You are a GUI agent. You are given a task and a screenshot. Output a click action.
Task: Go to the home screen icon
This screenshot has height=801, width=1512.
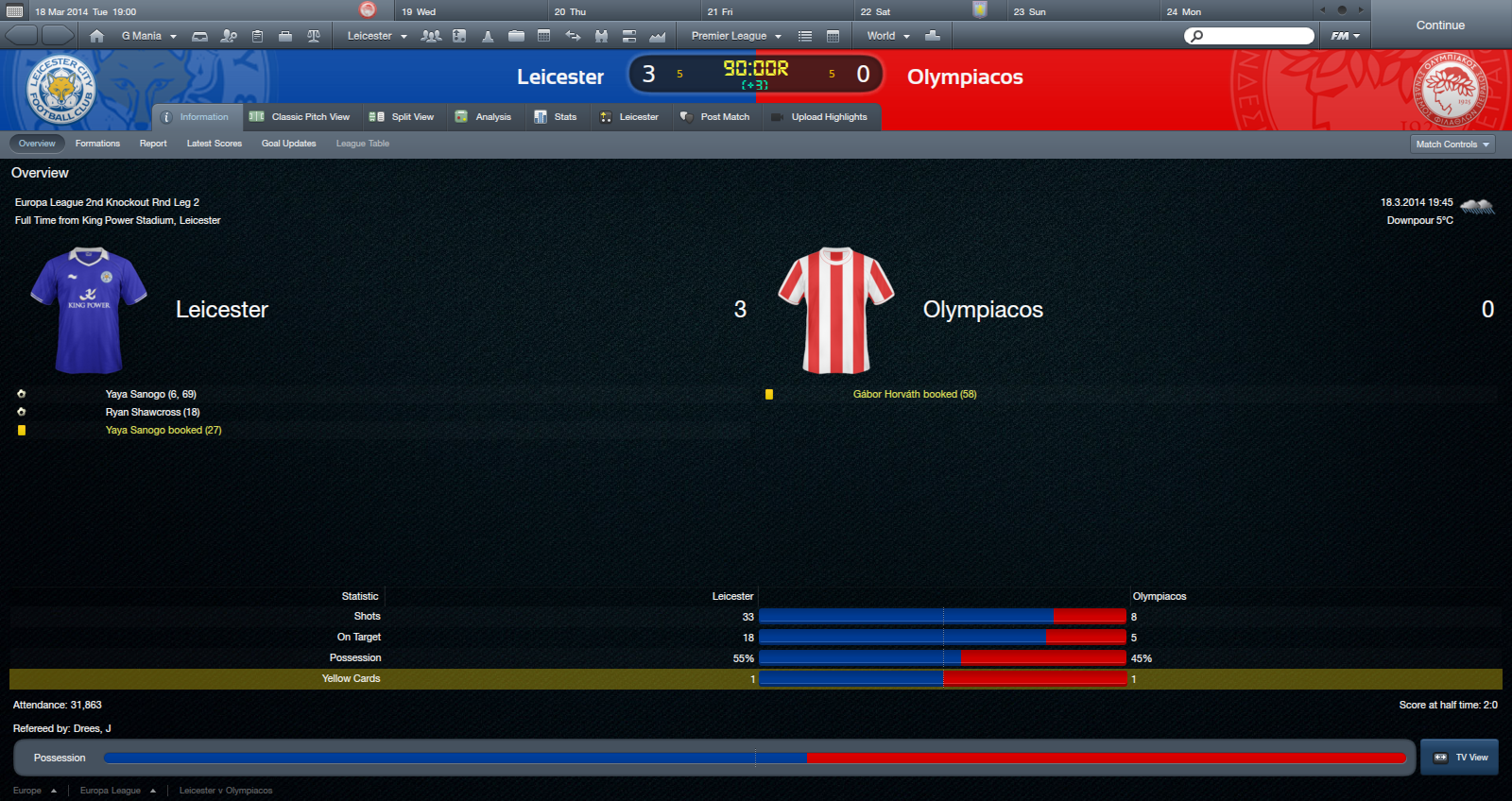coord(96,36)
